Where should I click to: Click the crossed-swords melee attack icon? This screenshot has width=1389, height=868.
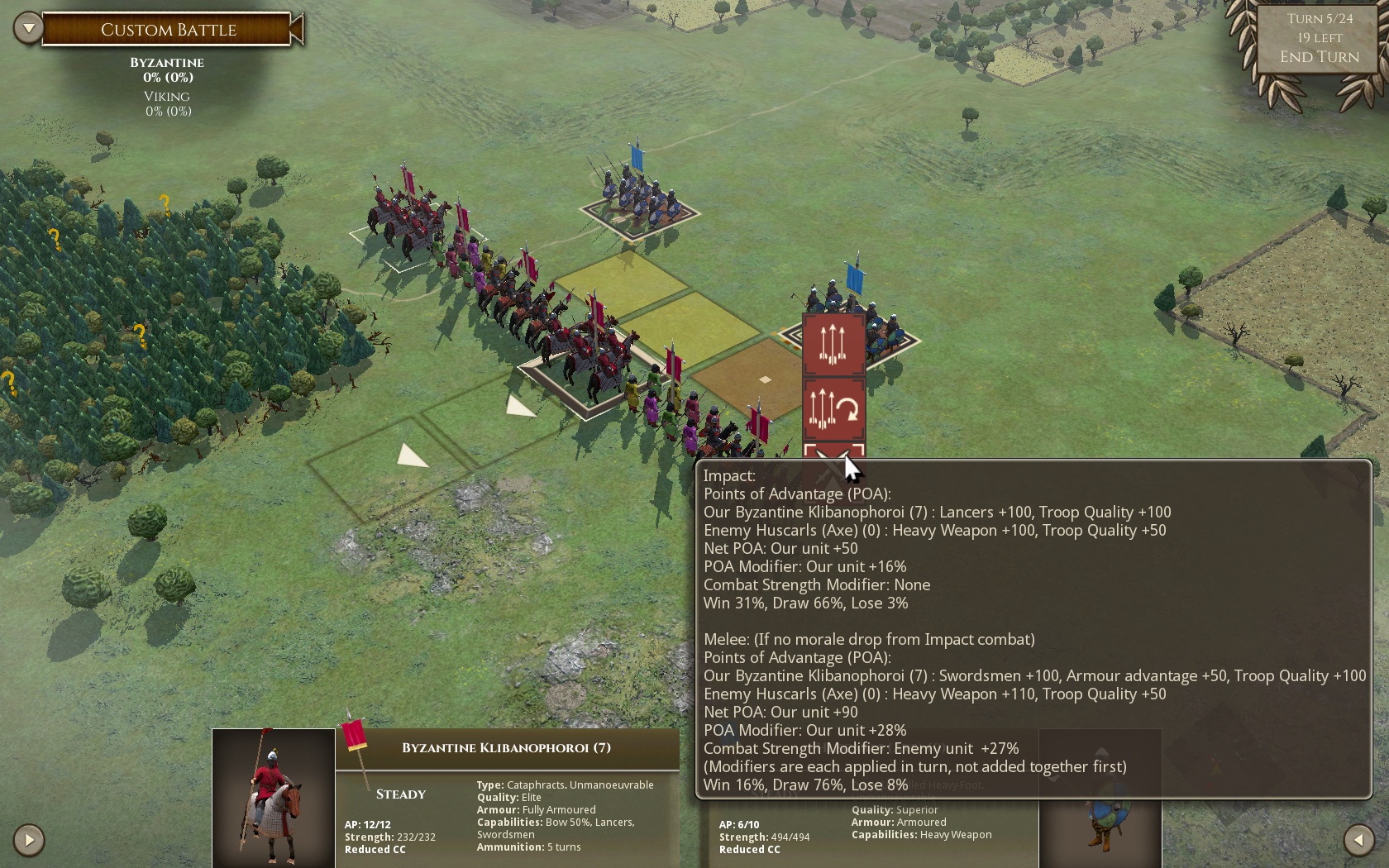[x=833, y=456]
